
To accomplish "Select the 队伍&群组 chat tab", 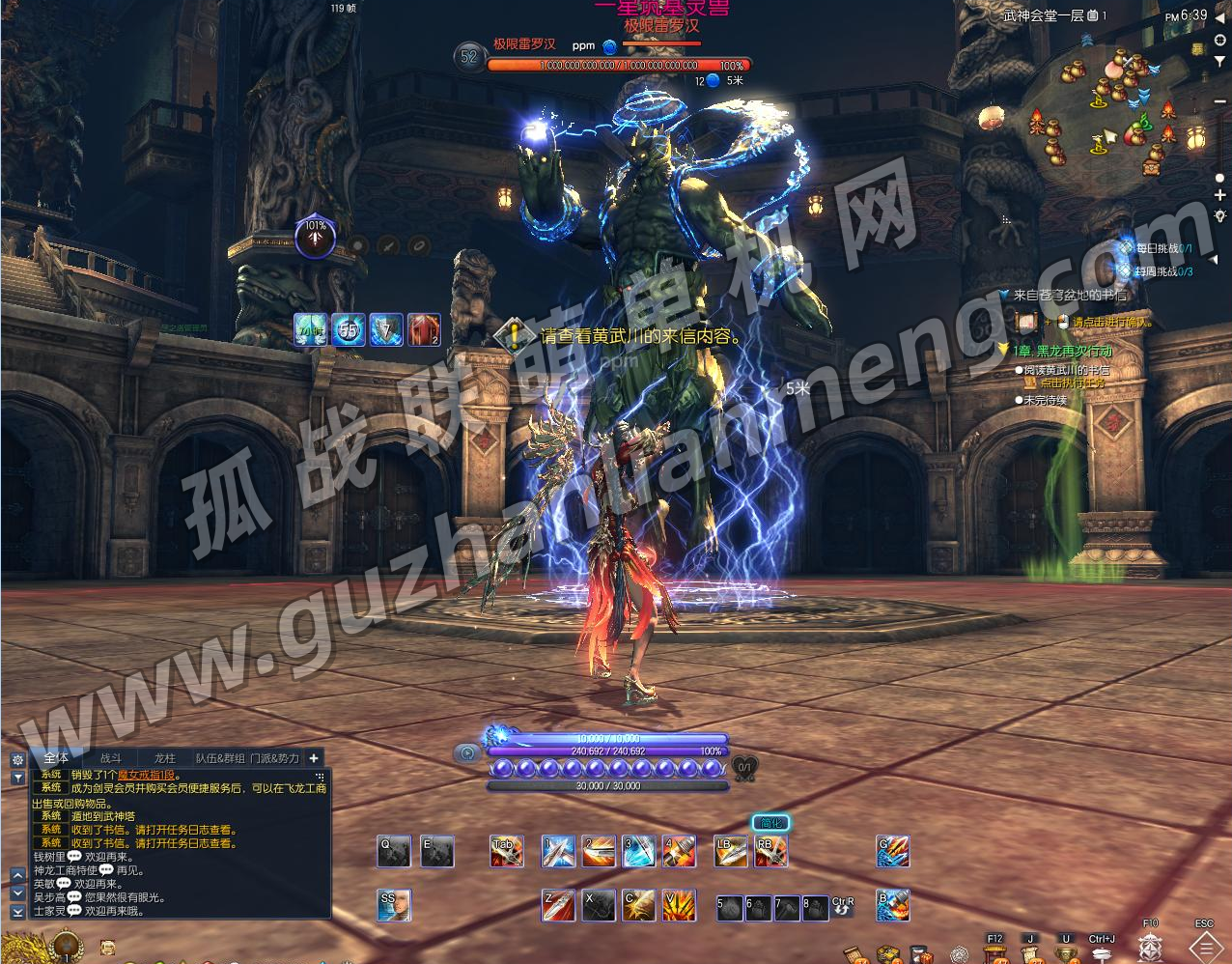I will coord(220,758).
